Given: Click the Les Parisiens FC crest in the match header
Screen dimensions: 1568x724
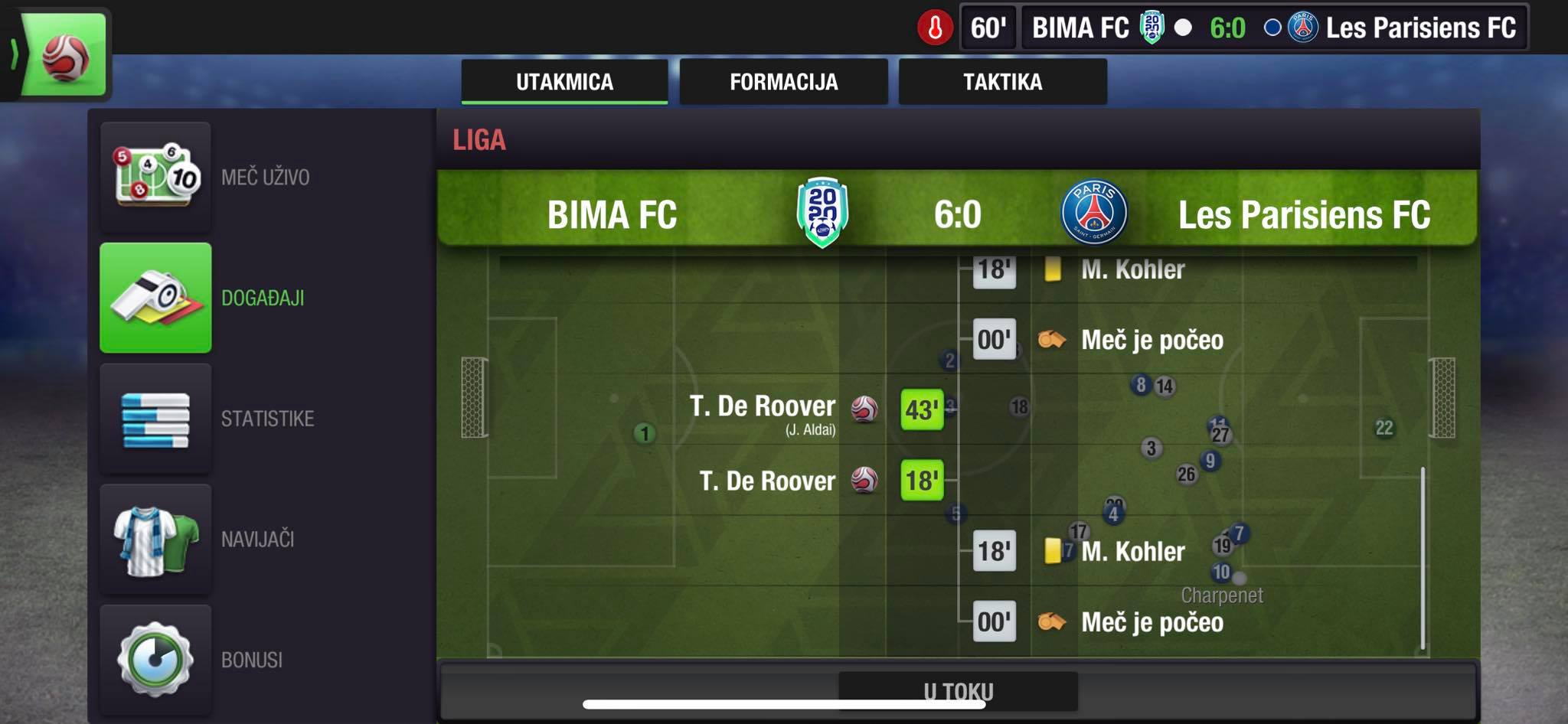Looking at the screenshot, I should coord(1094,213).
